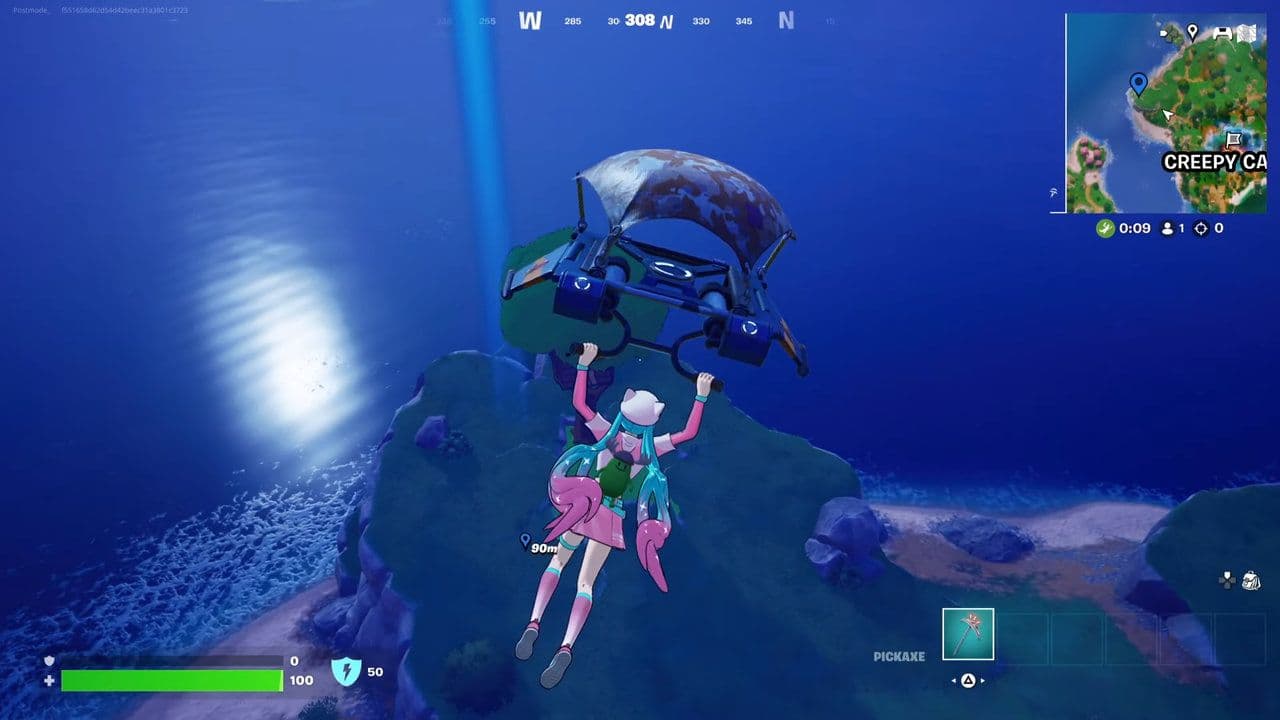Click the right arrow beside the triangle prompt

(982, 680)
